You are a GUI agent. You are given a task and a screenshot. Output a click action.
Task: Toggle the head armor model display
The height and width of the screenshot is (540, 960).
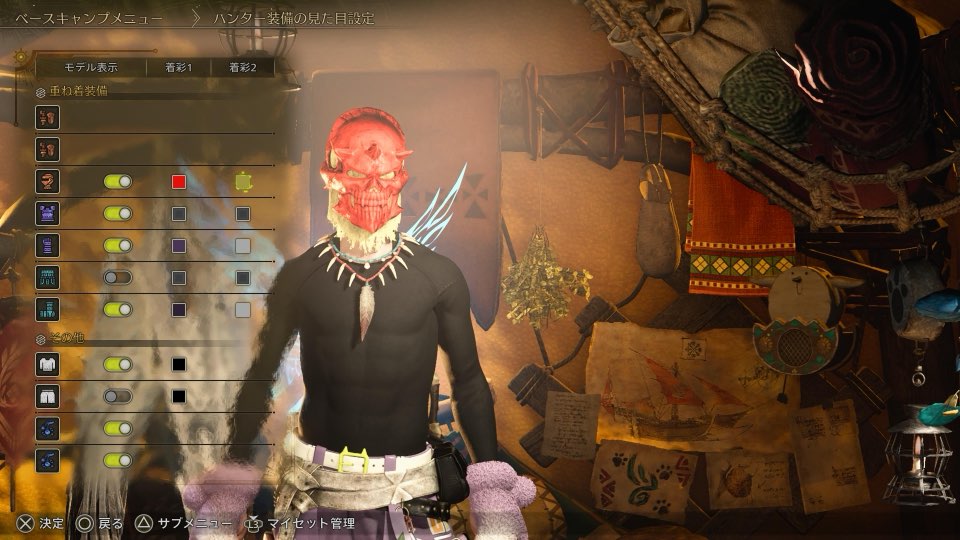118,182
